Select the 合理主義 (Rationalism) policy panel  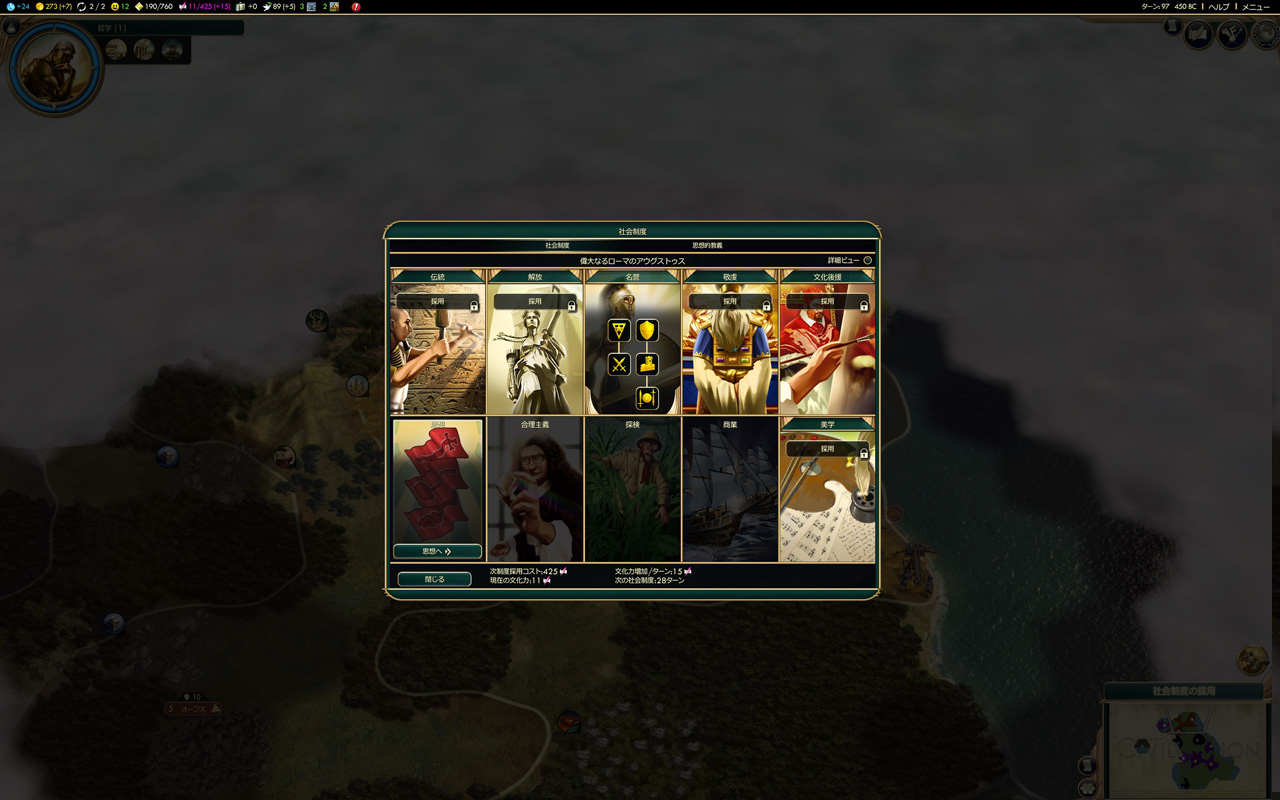click(535, 490)
